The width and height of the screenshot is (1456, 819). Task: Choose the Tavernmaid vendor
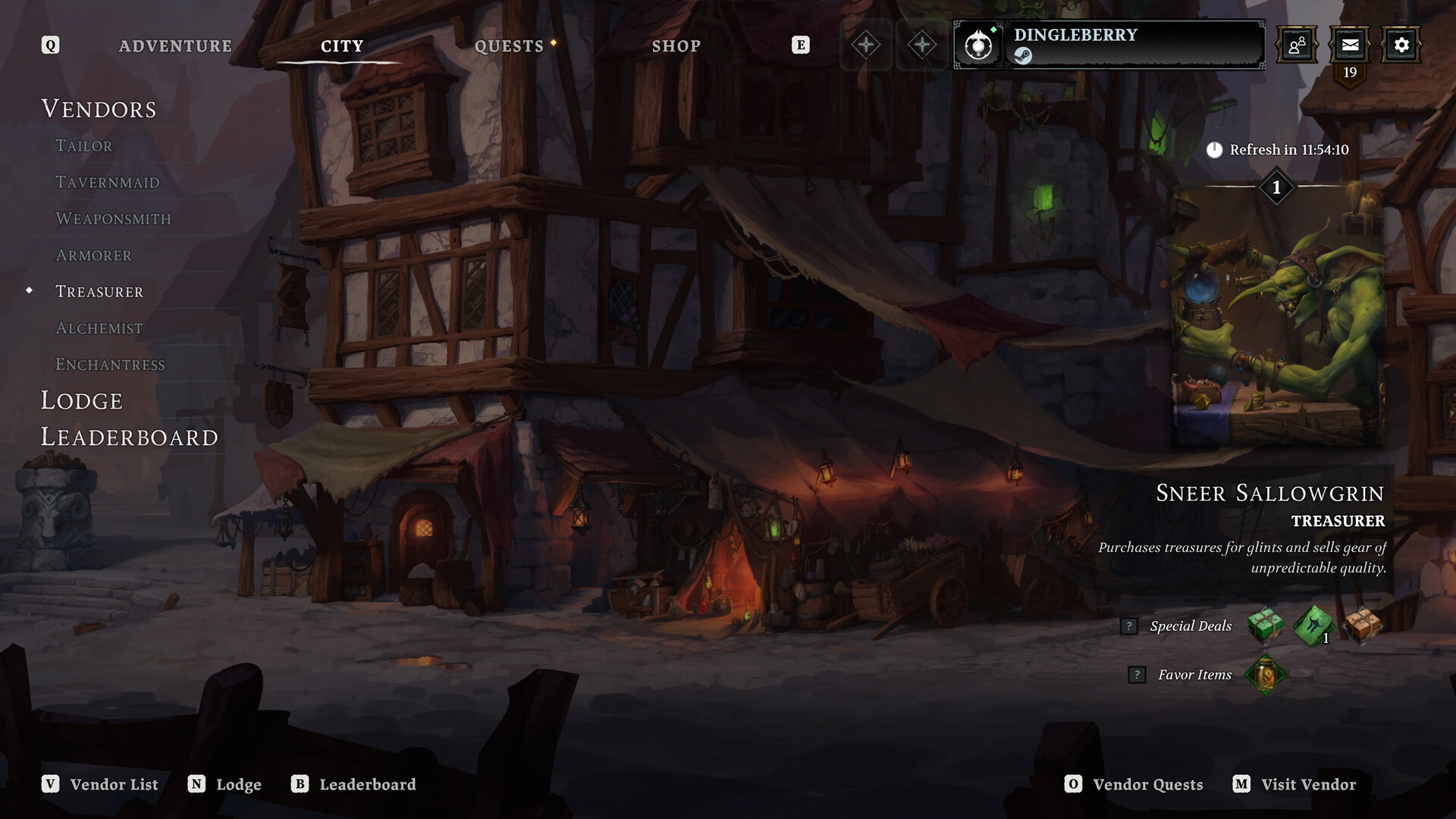point(108,182)
